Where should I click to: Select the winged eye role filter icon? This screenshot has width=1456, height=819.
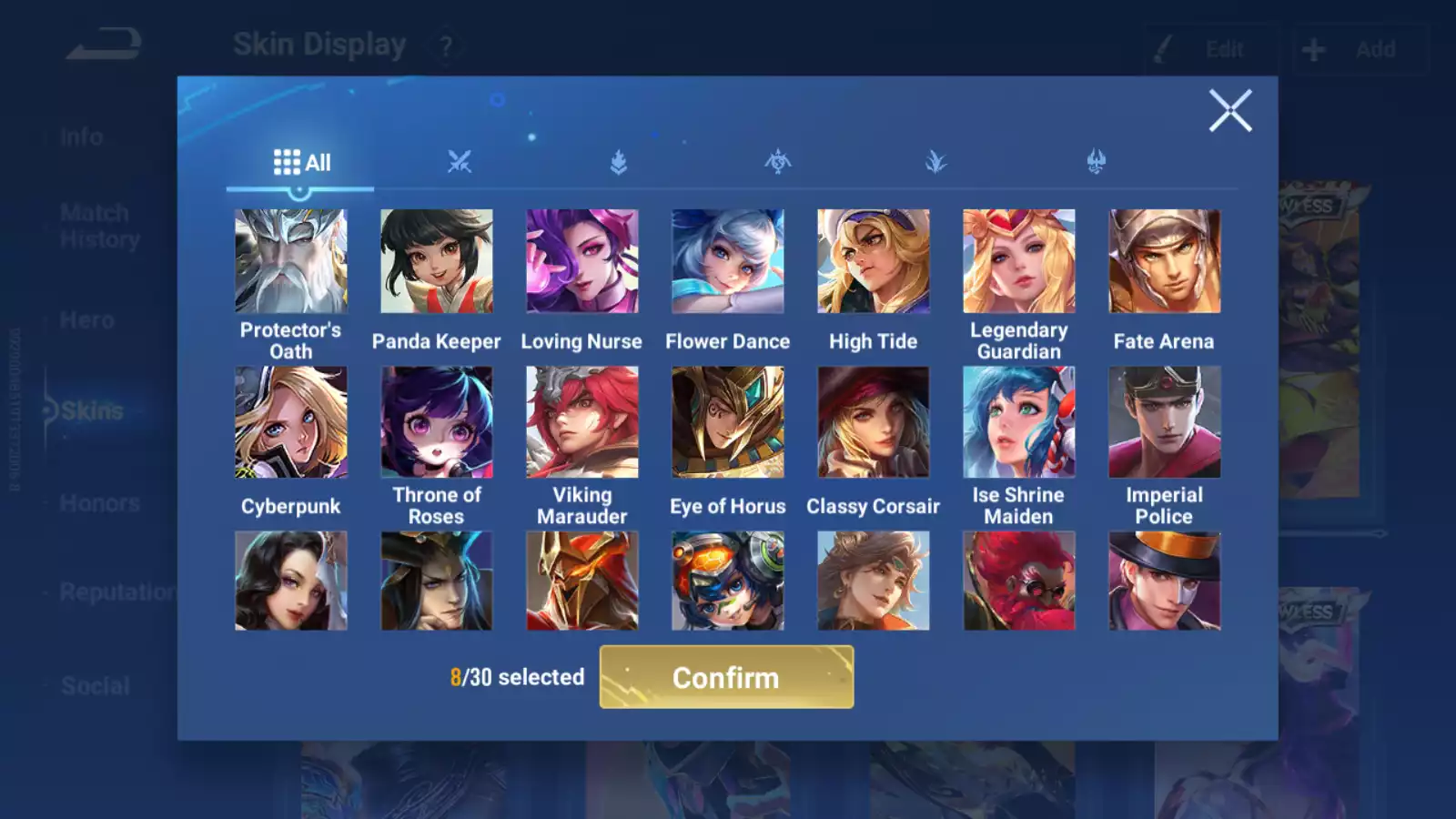coord(778,161)
